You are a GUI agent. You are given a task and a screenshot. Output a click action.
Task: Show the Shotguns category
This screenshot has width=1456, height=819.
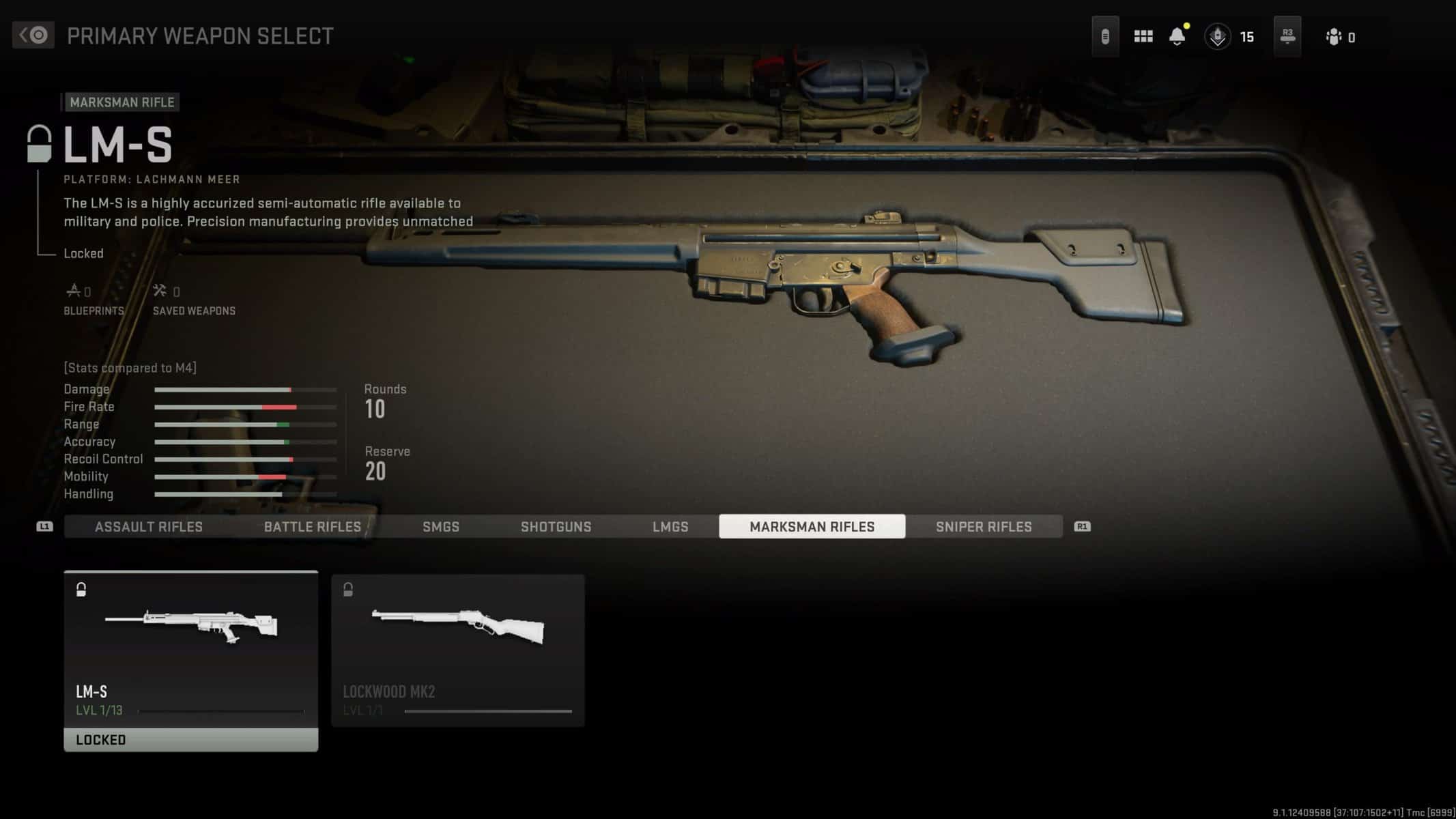[x=556, y=526]
